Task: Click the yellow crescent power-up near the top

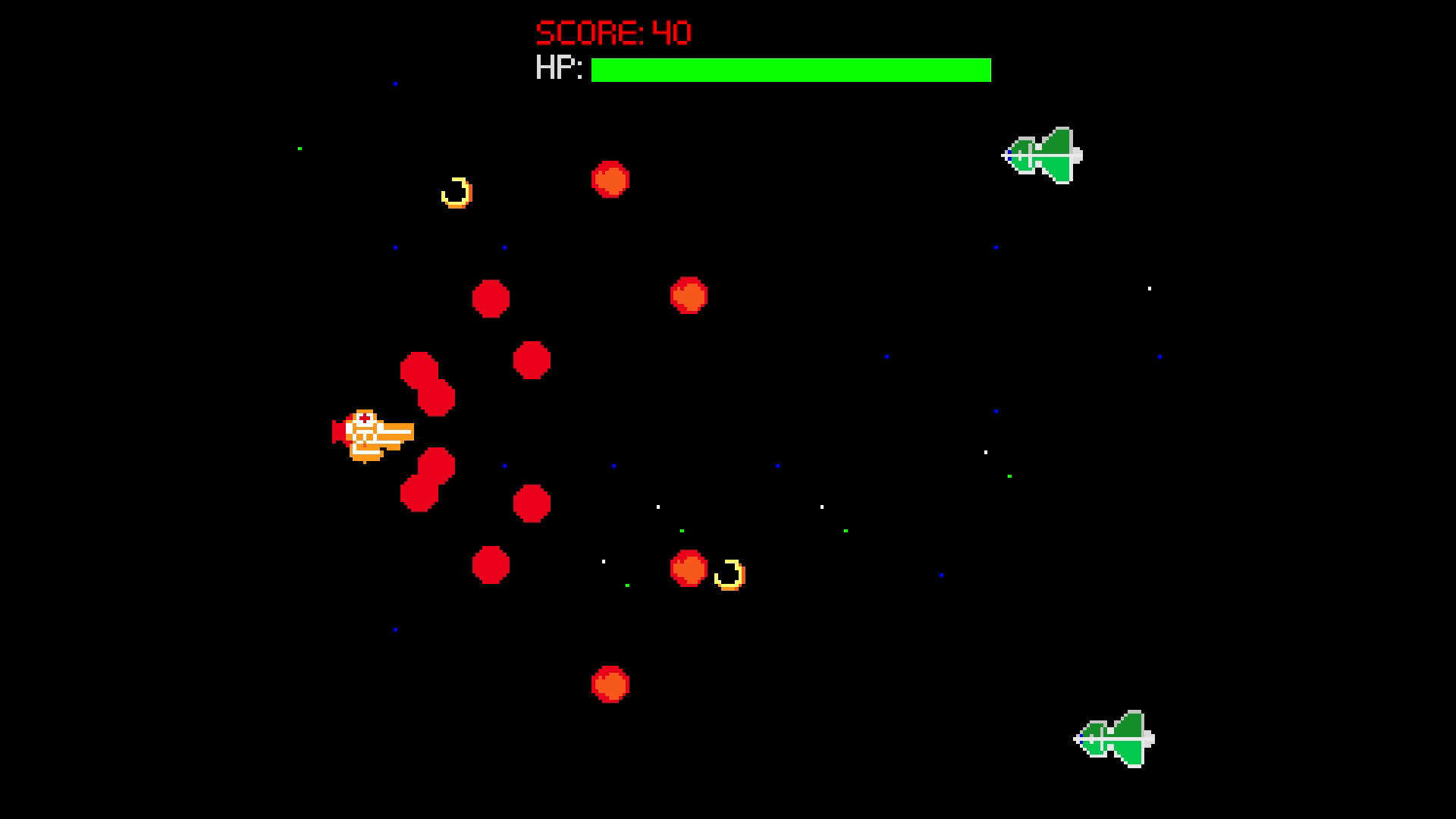Action: [x=455, y=192]
